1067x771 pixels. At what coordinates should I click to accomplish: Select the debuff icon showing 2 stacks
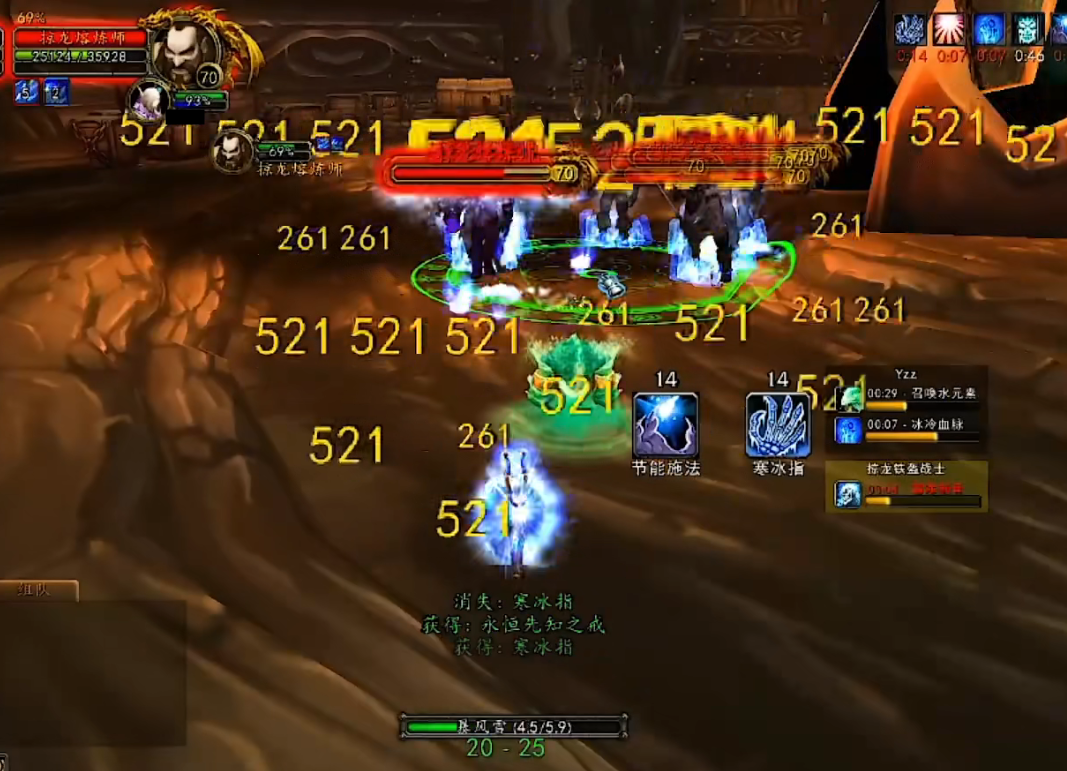pyautogui.click(x=55, y=93)
